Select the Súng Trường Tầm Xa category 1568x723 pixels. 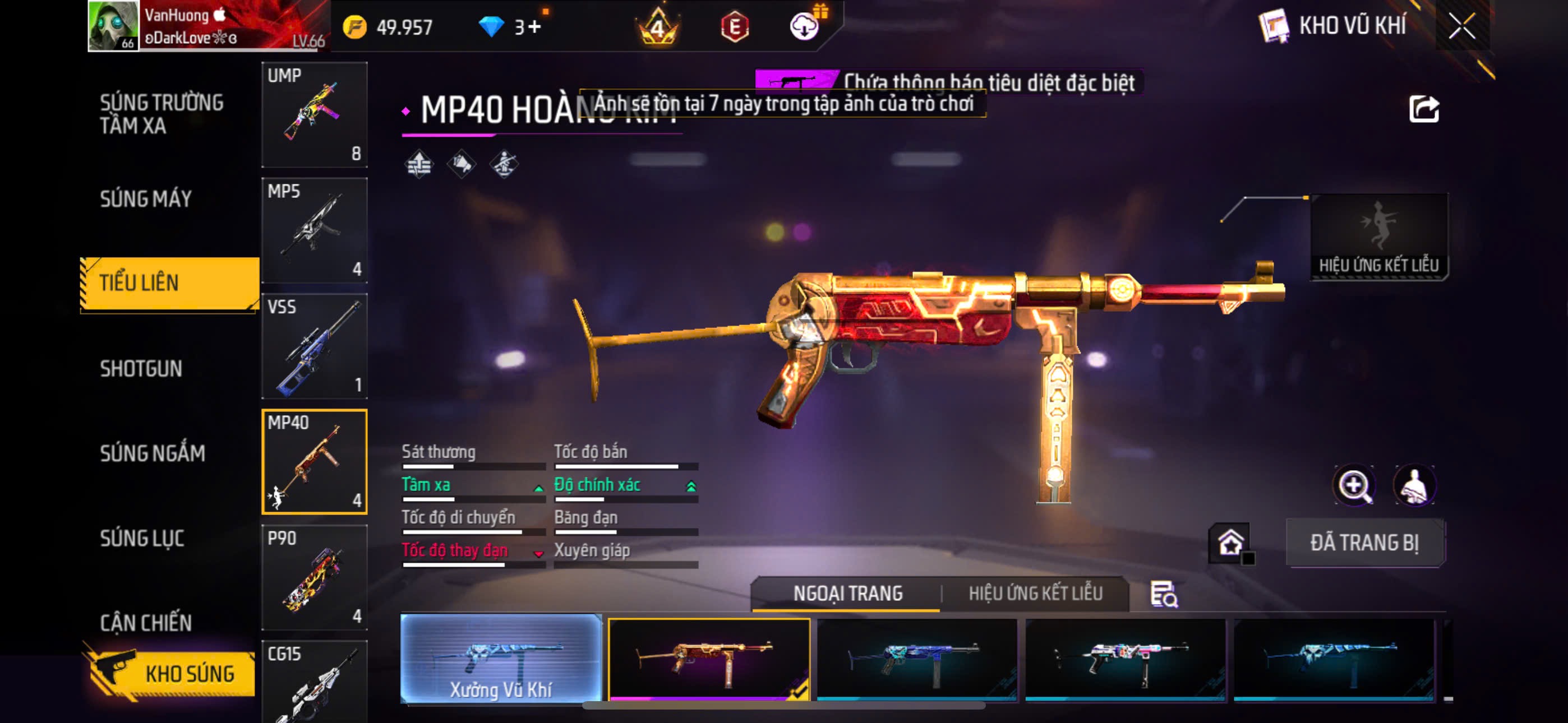[x=162, y=114]
